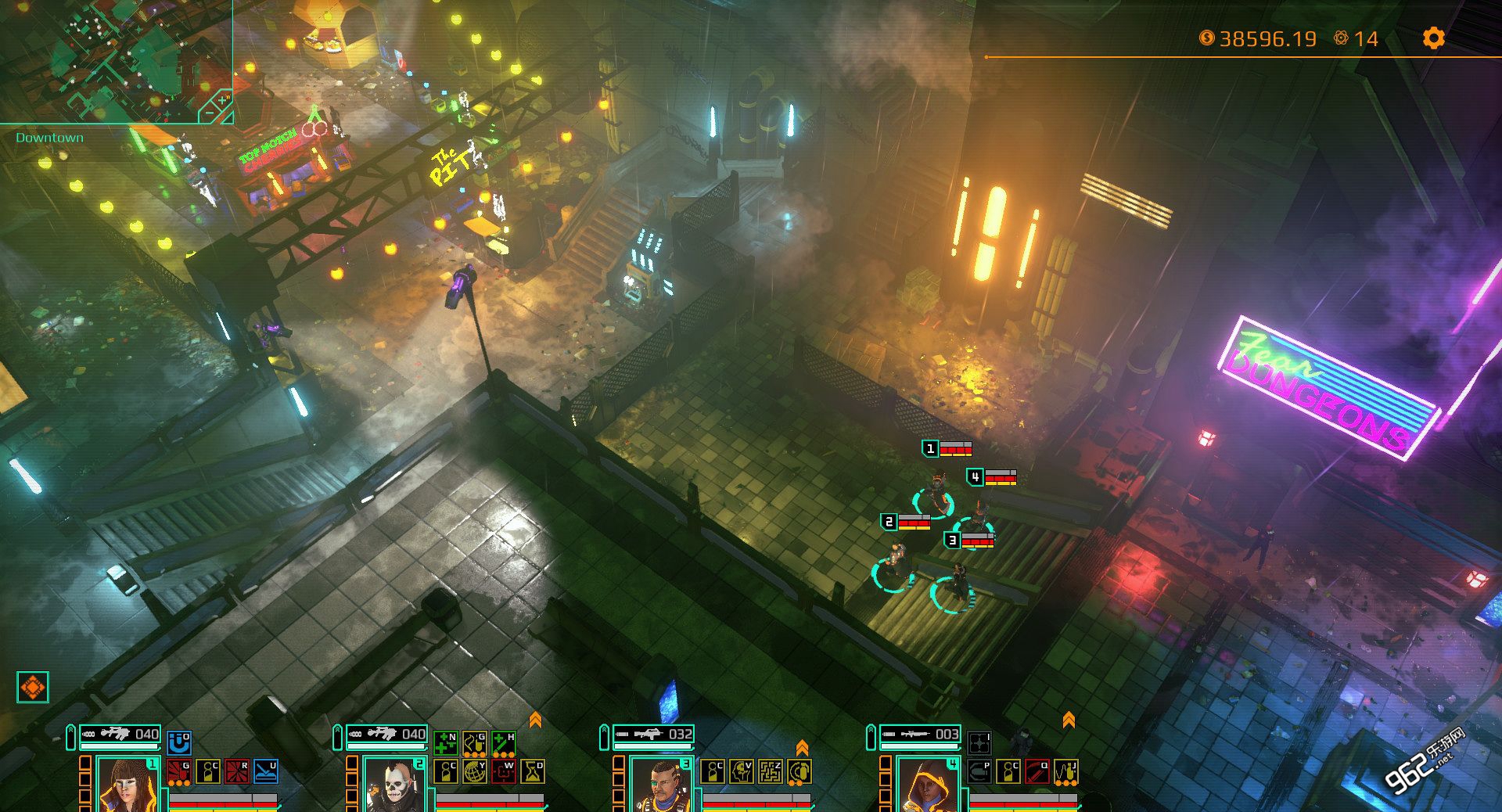Use agent 1's blue scanner ability U

click(266, 771)
